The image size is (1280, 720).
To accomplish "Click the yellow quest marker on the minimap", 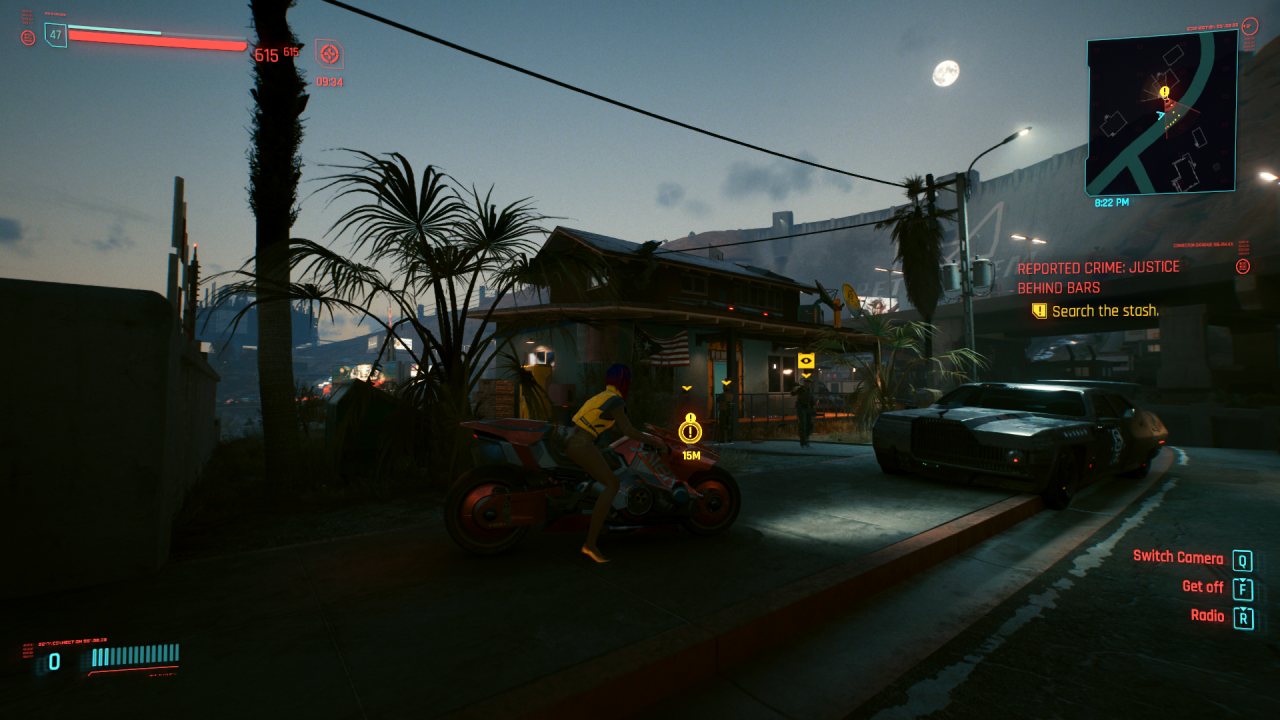I will 1164,92.
